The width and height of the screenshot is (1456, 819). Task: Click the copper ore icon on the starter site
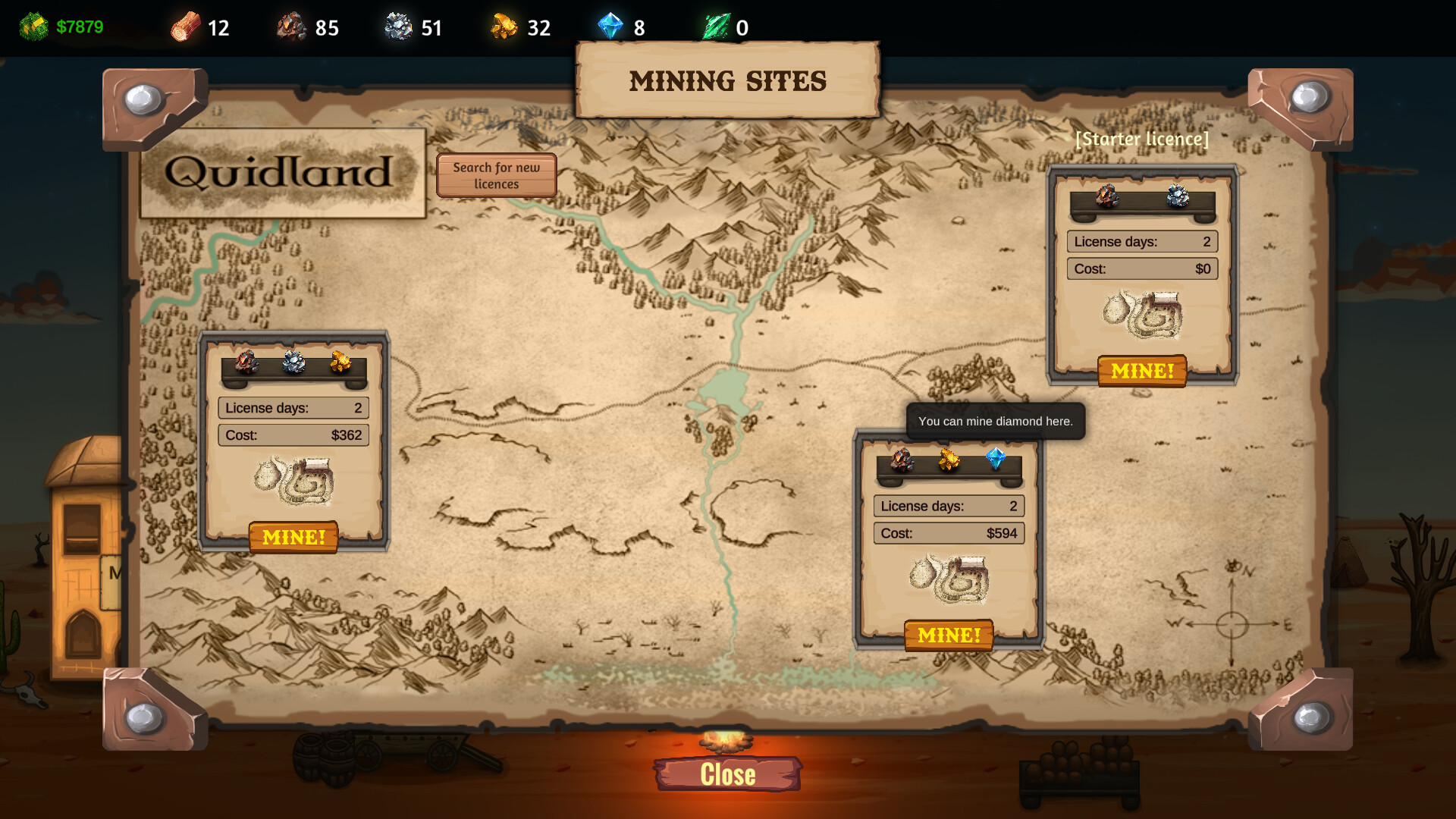click(1106, 196)
